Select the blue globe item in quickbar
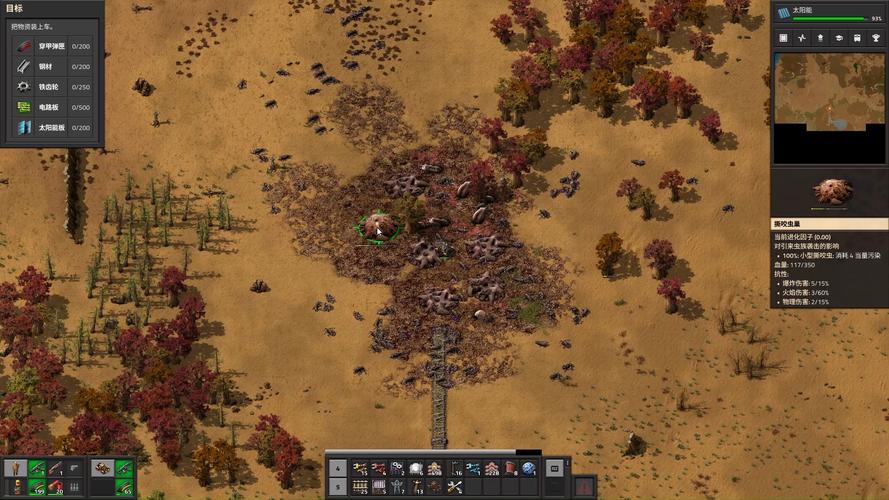 point(529,468)
